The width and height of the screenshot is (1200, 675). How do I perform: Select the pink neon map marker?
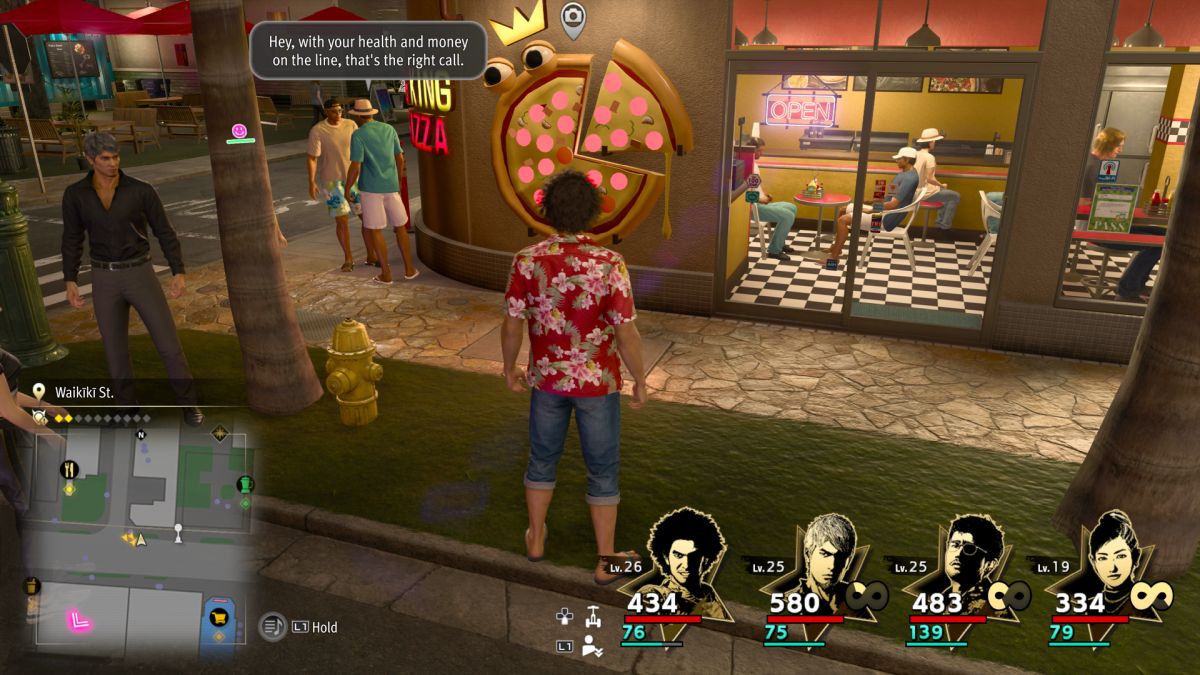point(79,620)
